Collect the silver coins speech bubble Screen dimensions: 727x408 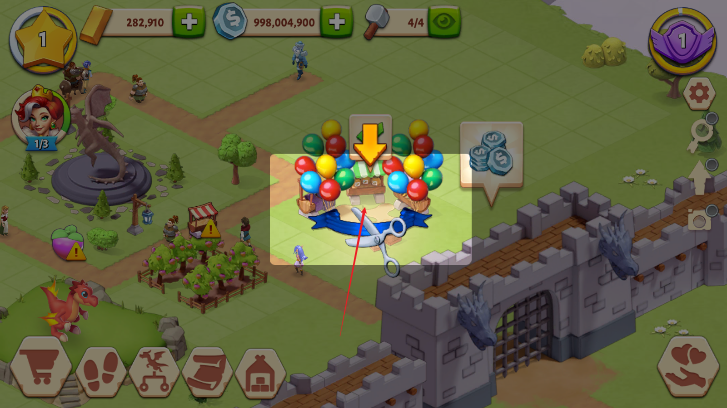tap(490, 154)
